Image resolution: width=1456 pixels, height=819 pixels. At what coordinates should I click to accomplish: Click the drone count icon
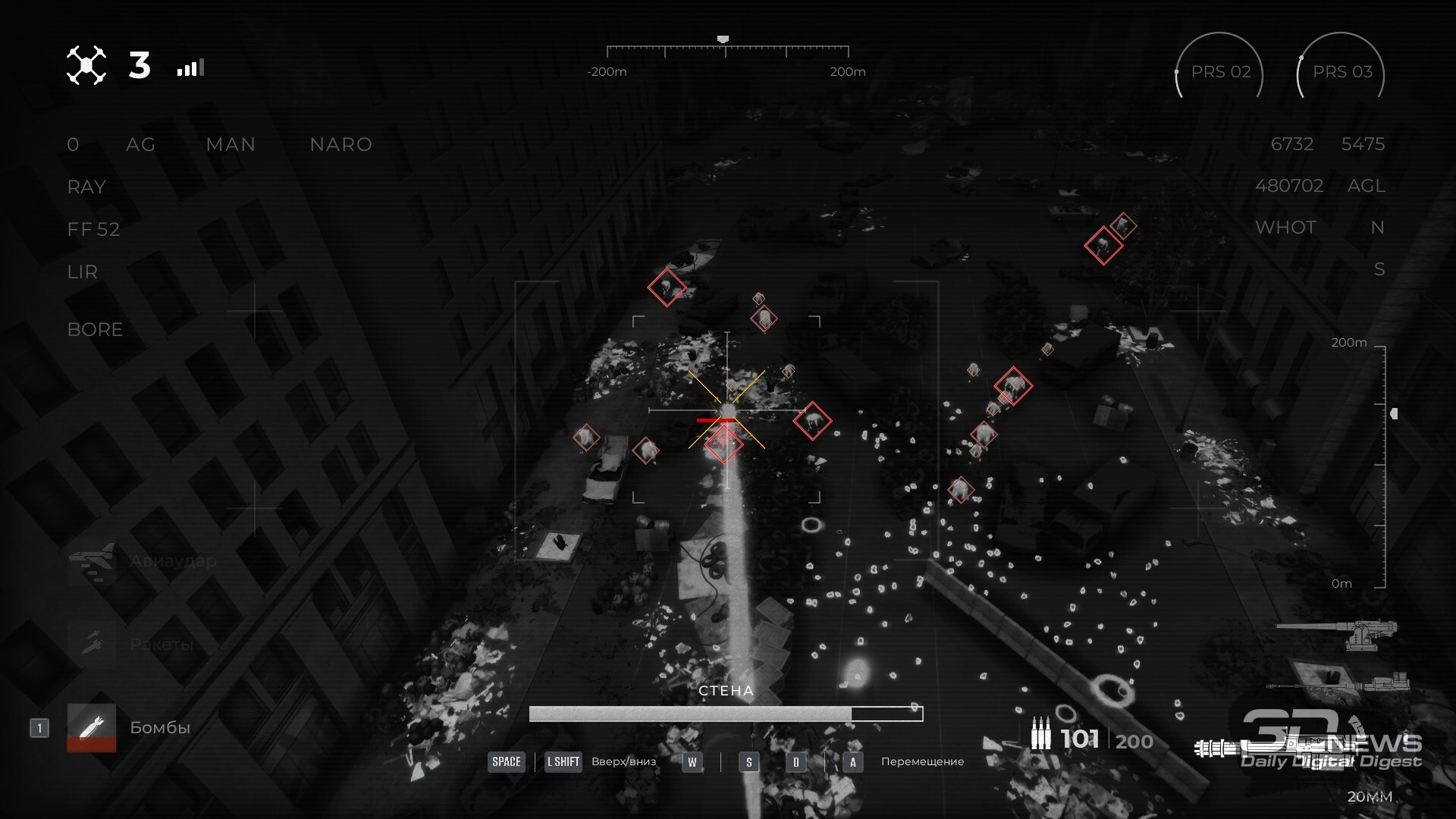(x=86, y=66)
